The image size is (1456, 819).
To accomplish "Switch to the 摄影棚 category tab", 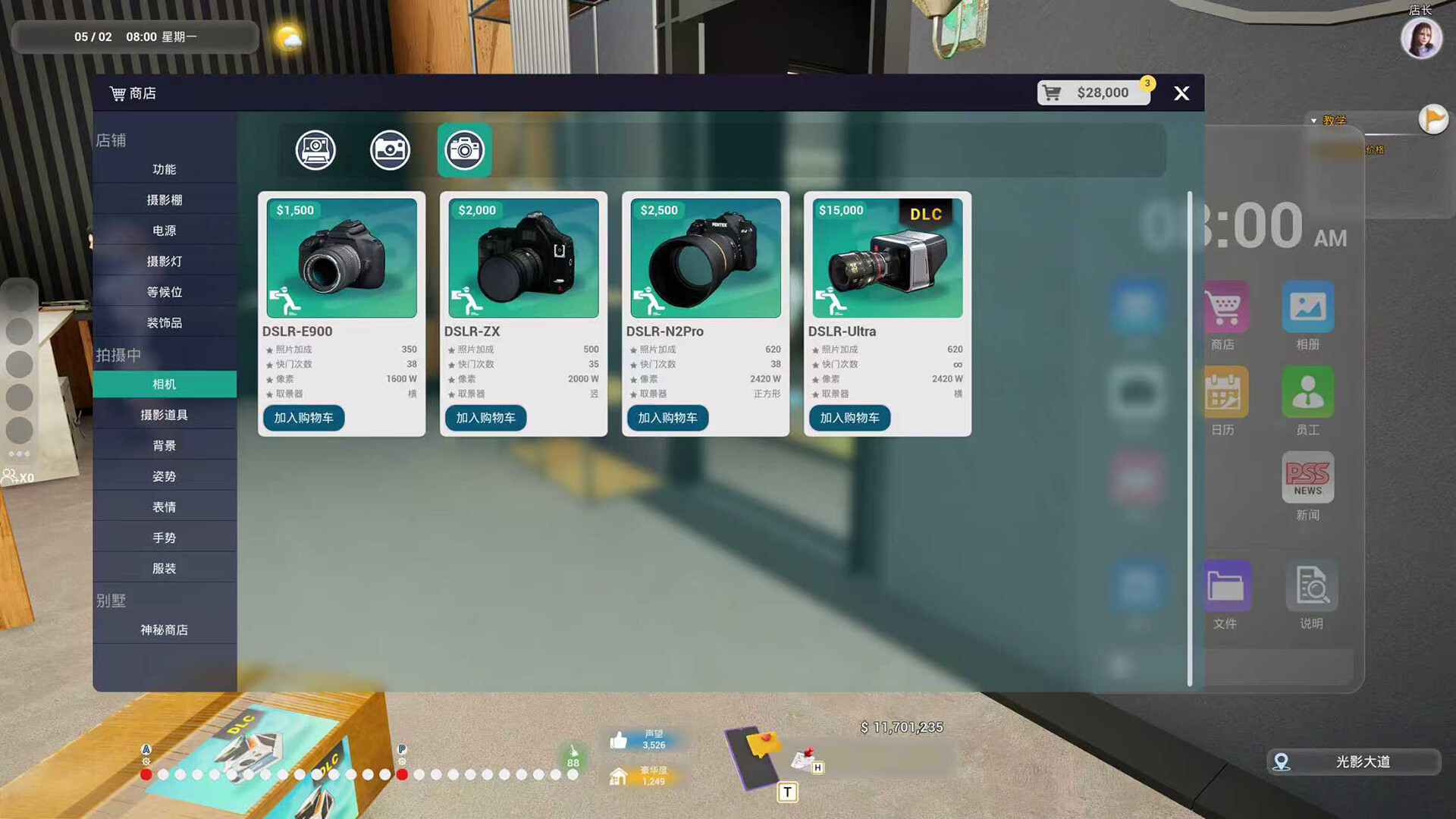I will point(164,199).
